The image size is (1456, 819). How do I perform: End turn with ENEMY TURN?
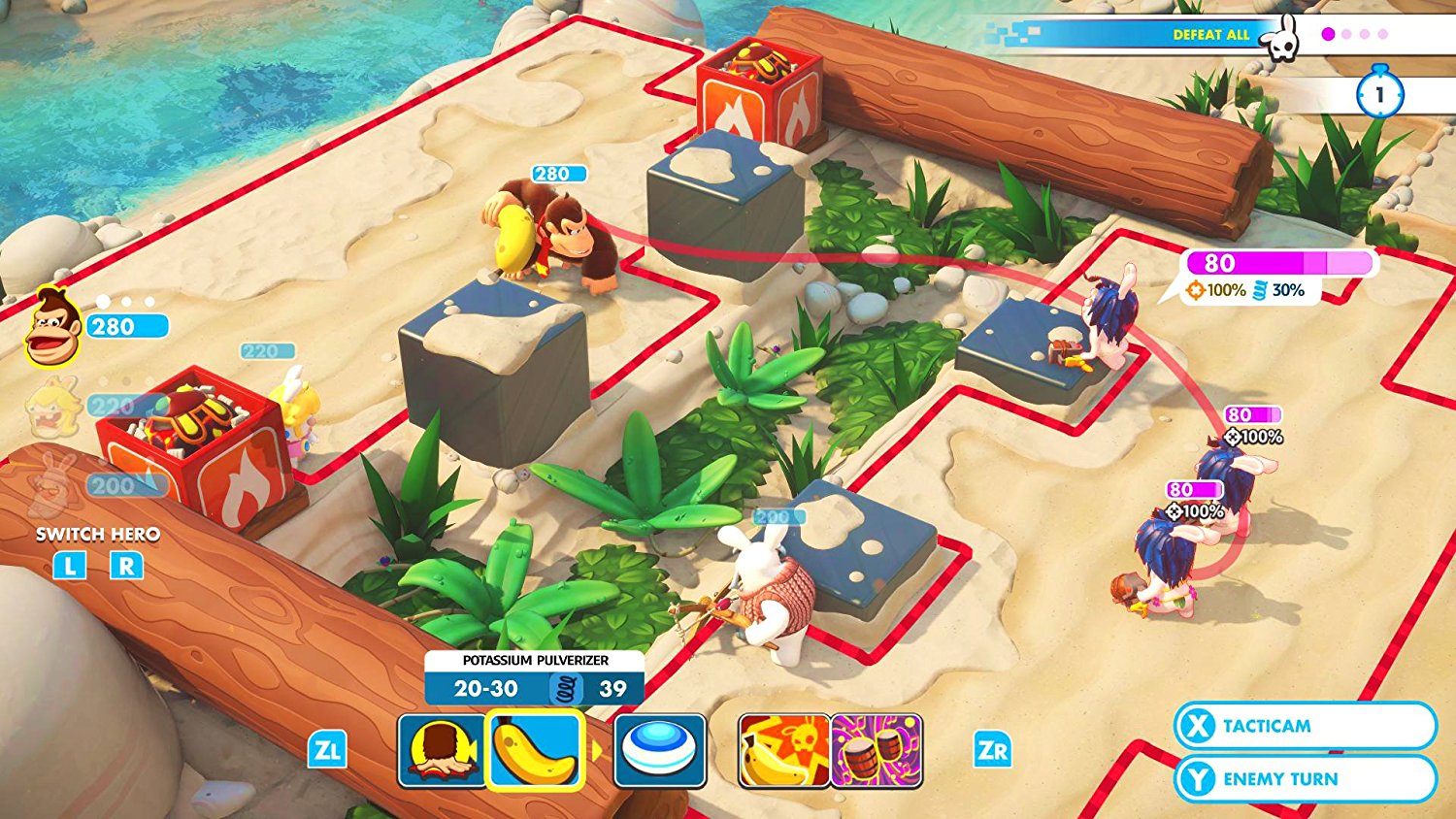pyautogui.click(x=1306, y=778)
